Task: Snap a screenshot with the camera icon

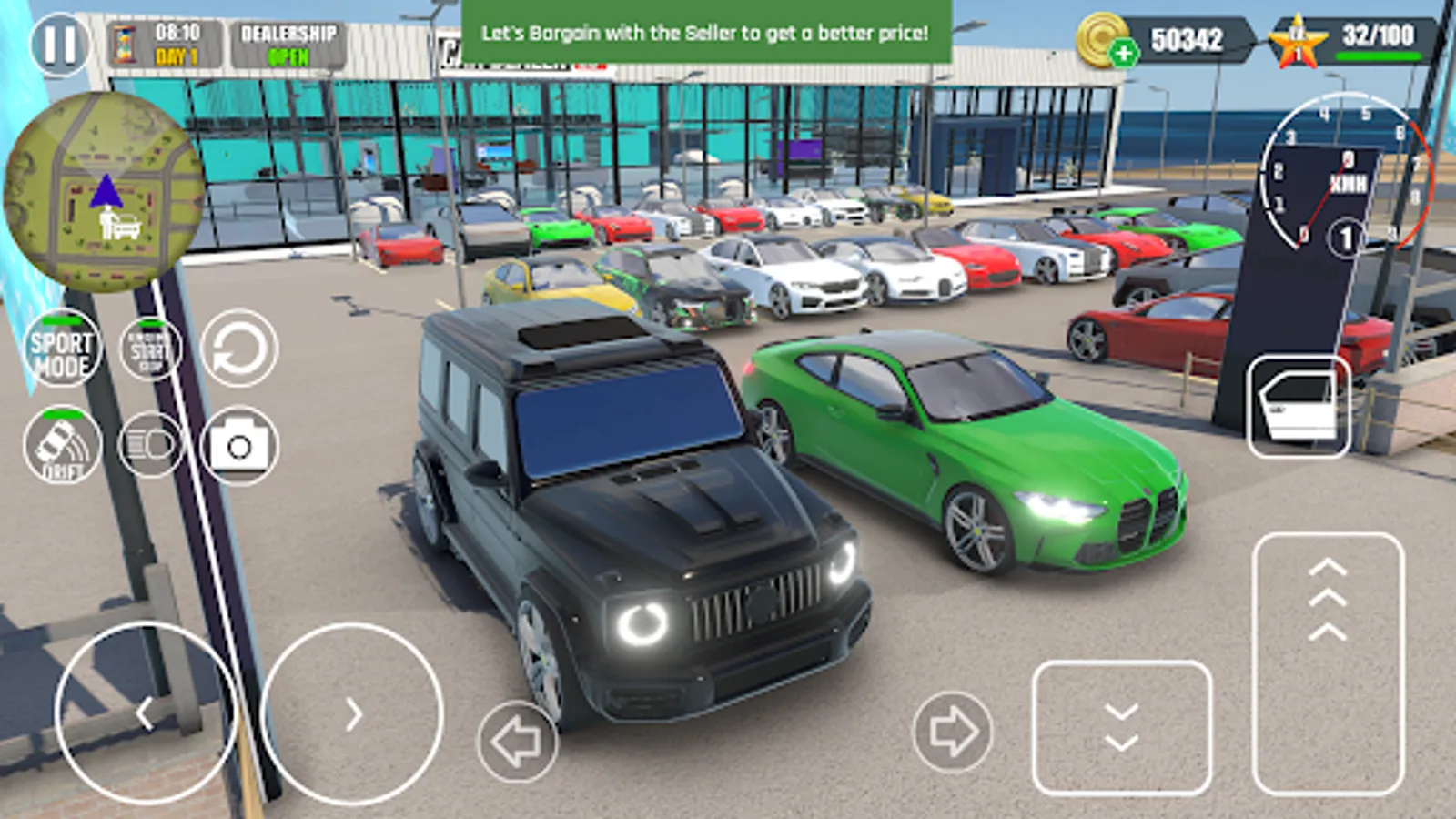Action: point(237,446)
